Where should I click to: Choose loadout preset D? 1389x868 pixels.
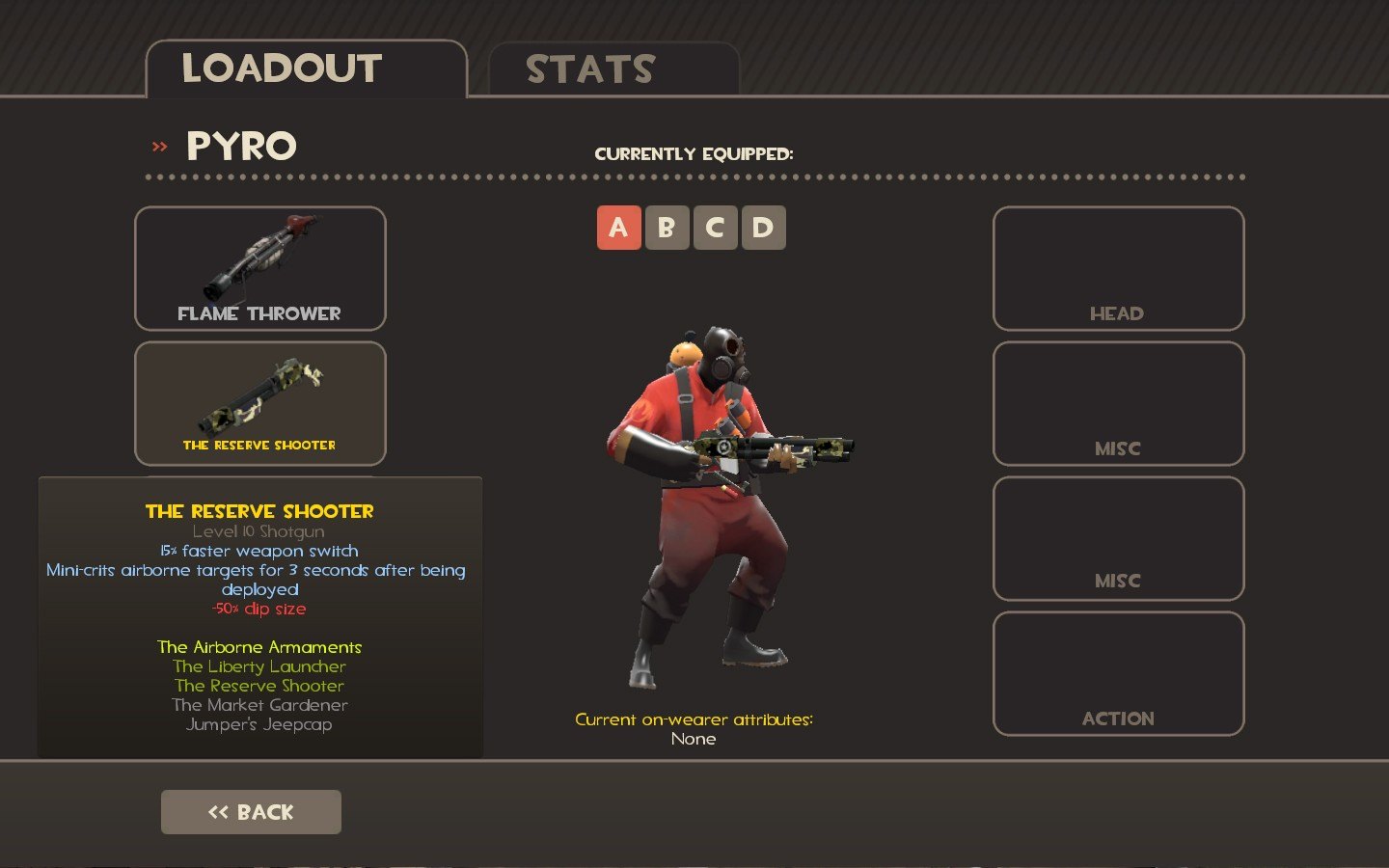coord(763,228)
